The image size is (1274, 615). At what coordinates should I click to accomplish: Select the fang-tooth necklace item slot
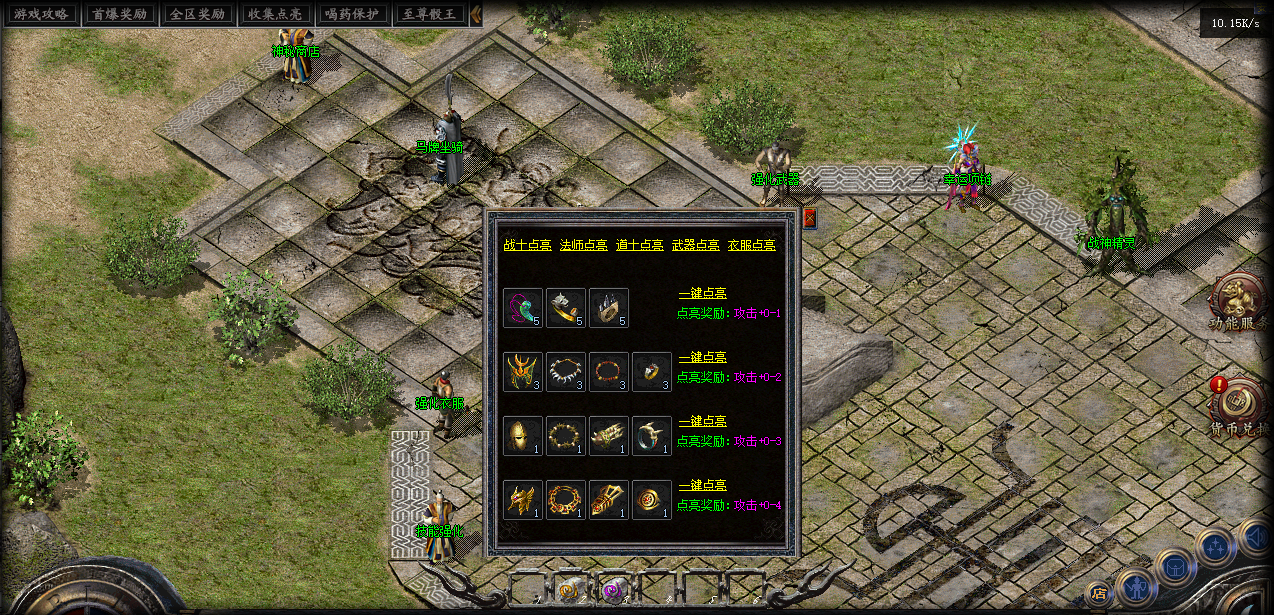[566, 372]
